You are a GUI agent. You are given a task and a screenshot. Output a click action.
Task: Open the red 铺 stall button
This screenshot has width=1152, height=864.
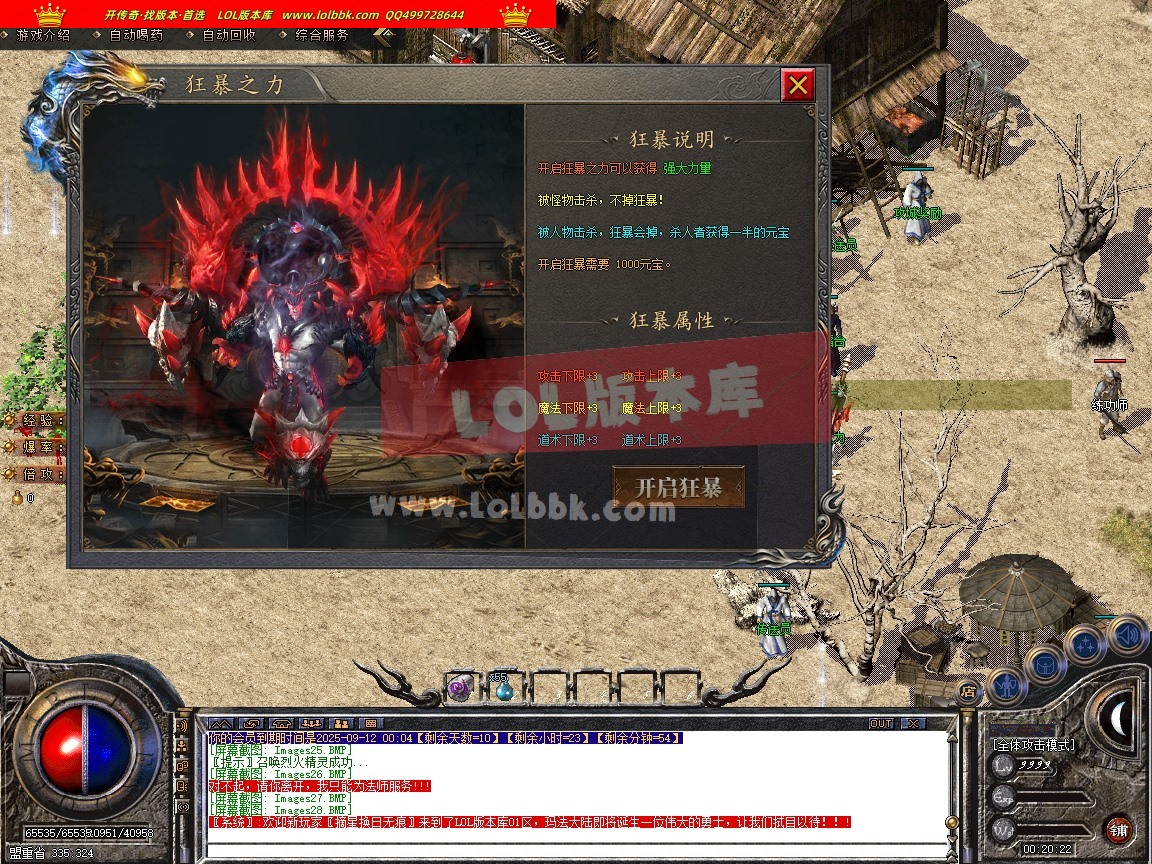(1119, 829)
